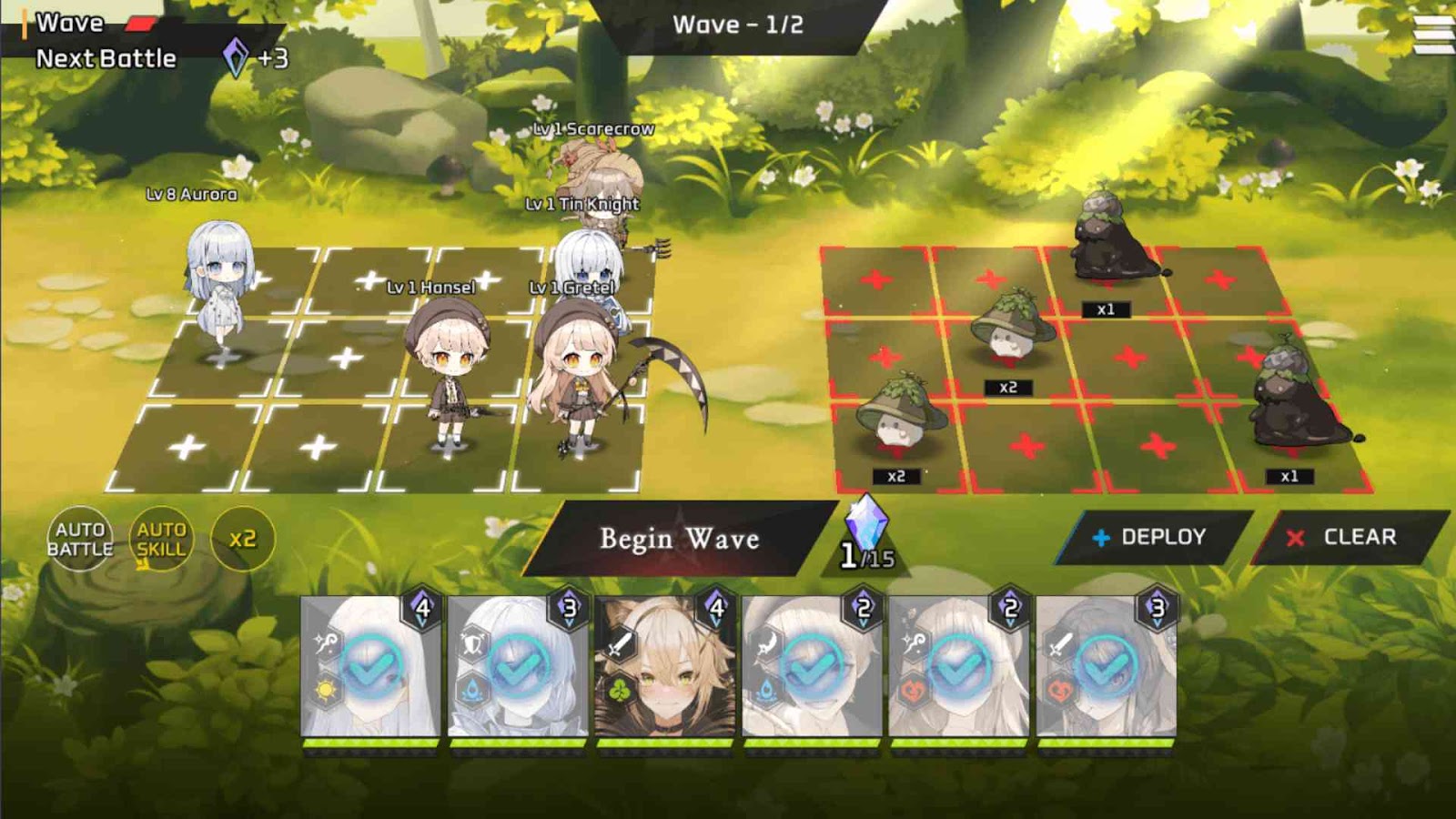Open the hamburger menu
The height and width of the screenshot is (819, 1456).
[x=1433, y=35]
